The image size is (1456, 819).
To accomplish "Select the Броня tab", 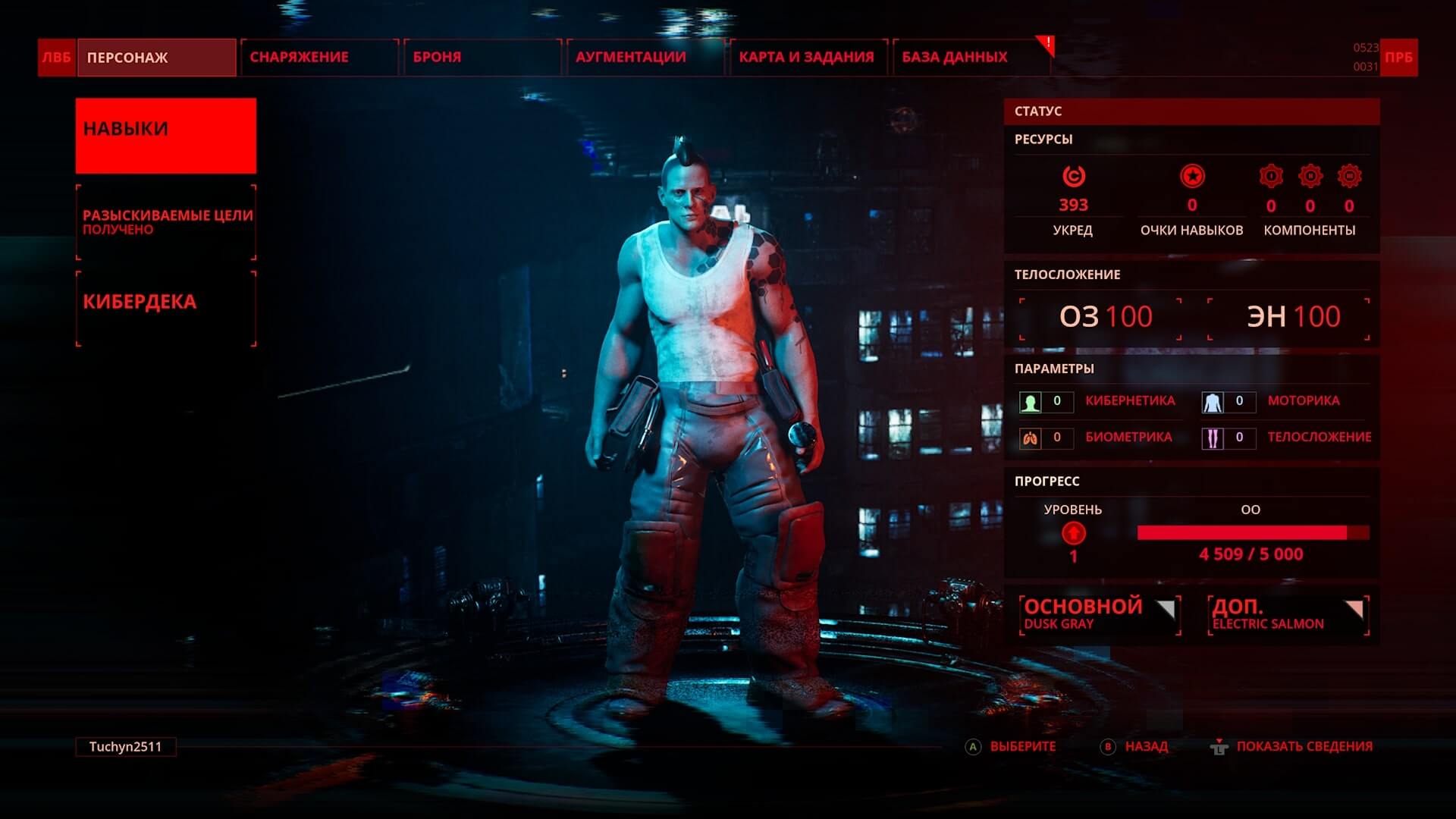I will point(482,58).
